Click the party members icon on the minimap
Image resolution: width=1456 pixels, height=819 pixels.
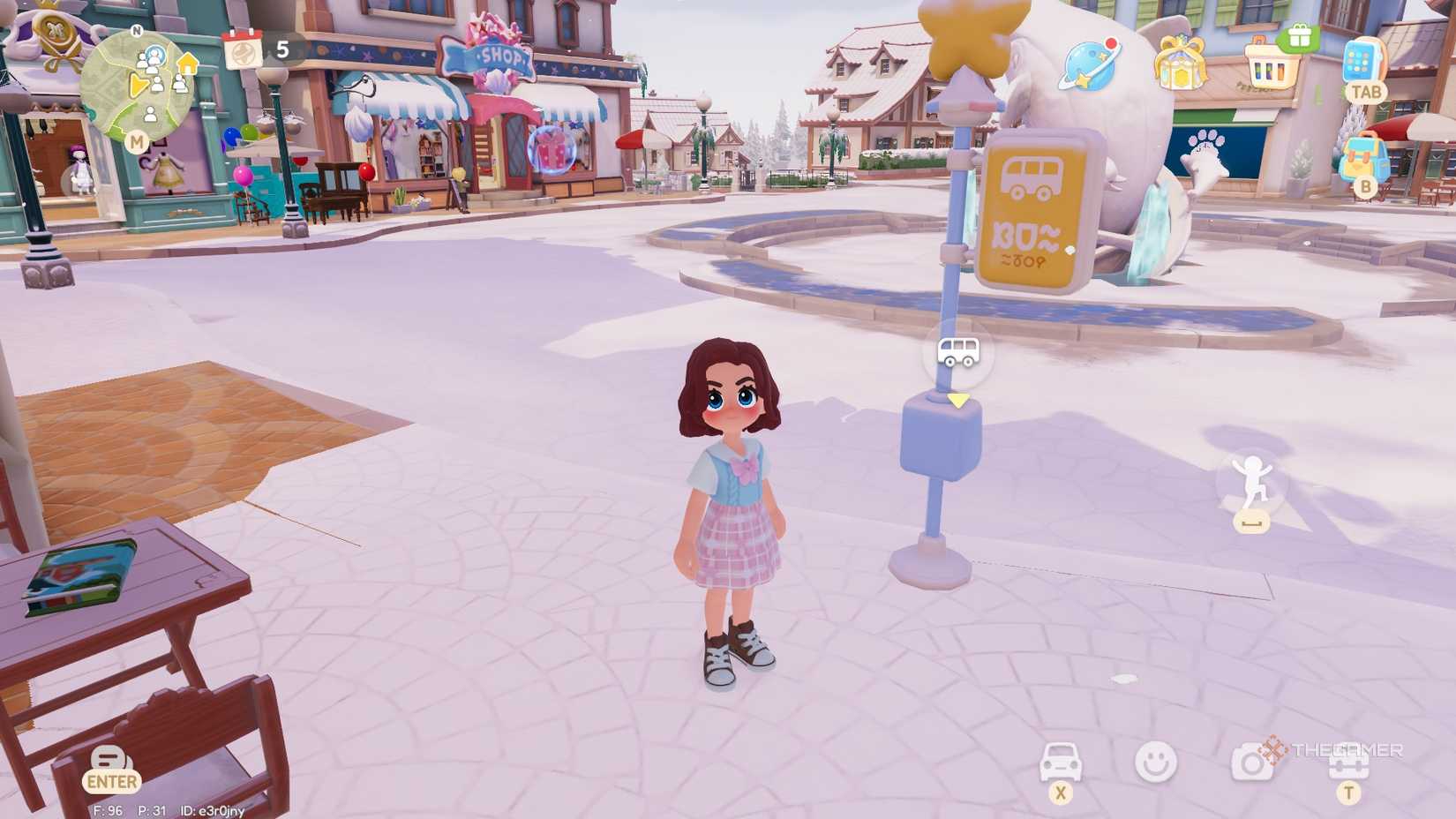(x=154, y=57)
